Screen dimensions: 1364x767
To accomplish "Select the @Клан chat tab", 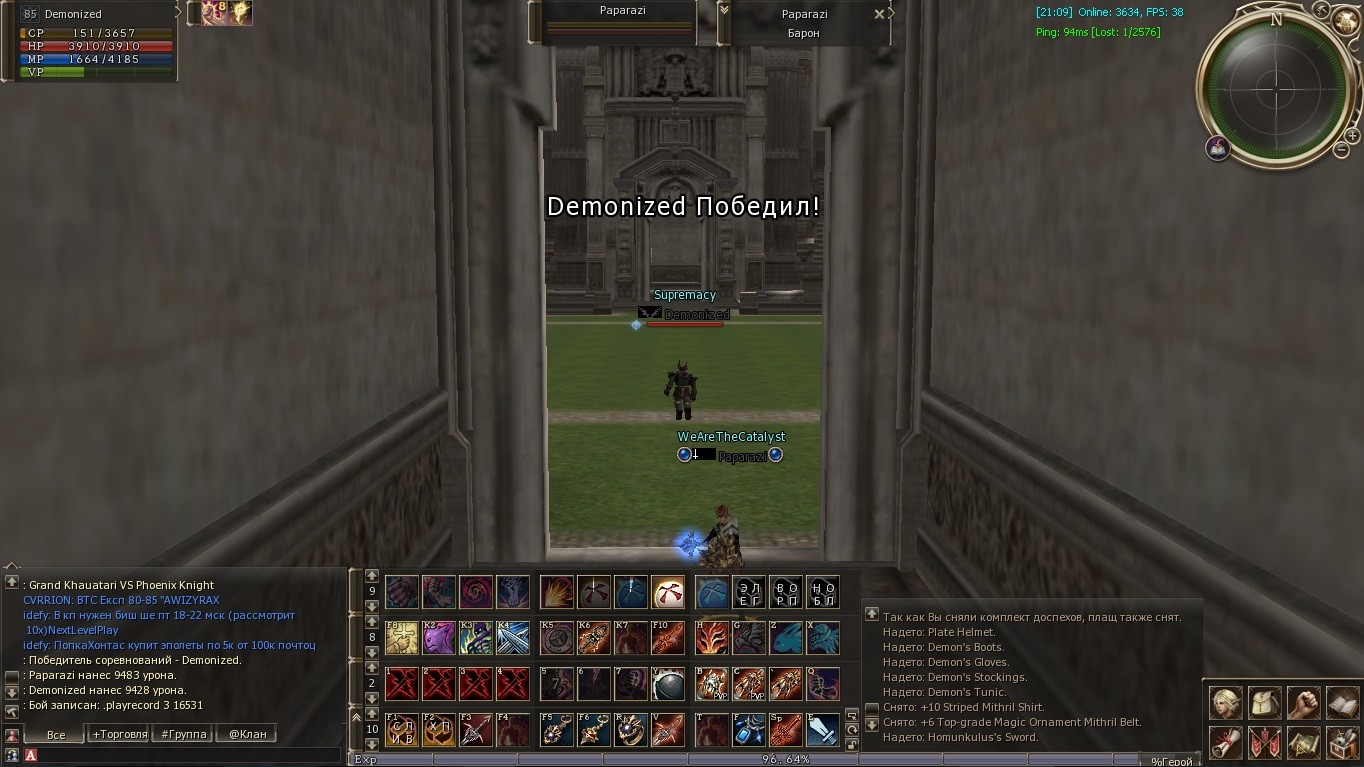I will [x=247, y=734].
